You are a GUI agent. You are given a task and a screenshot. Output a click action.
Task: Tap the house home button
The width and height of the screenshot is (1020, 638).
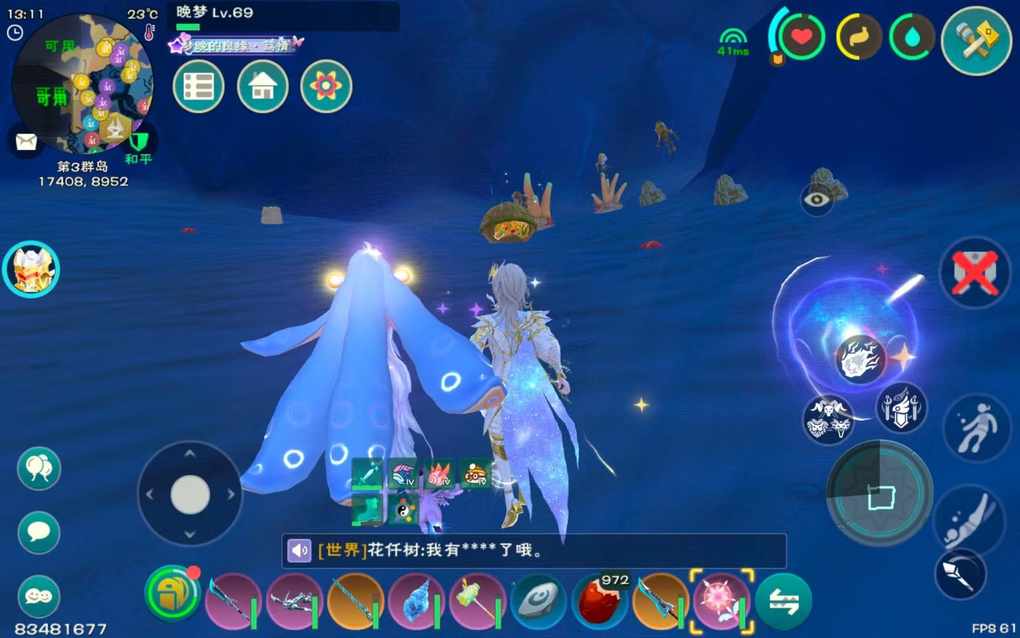pyautogui.click(x=262, y=86)
